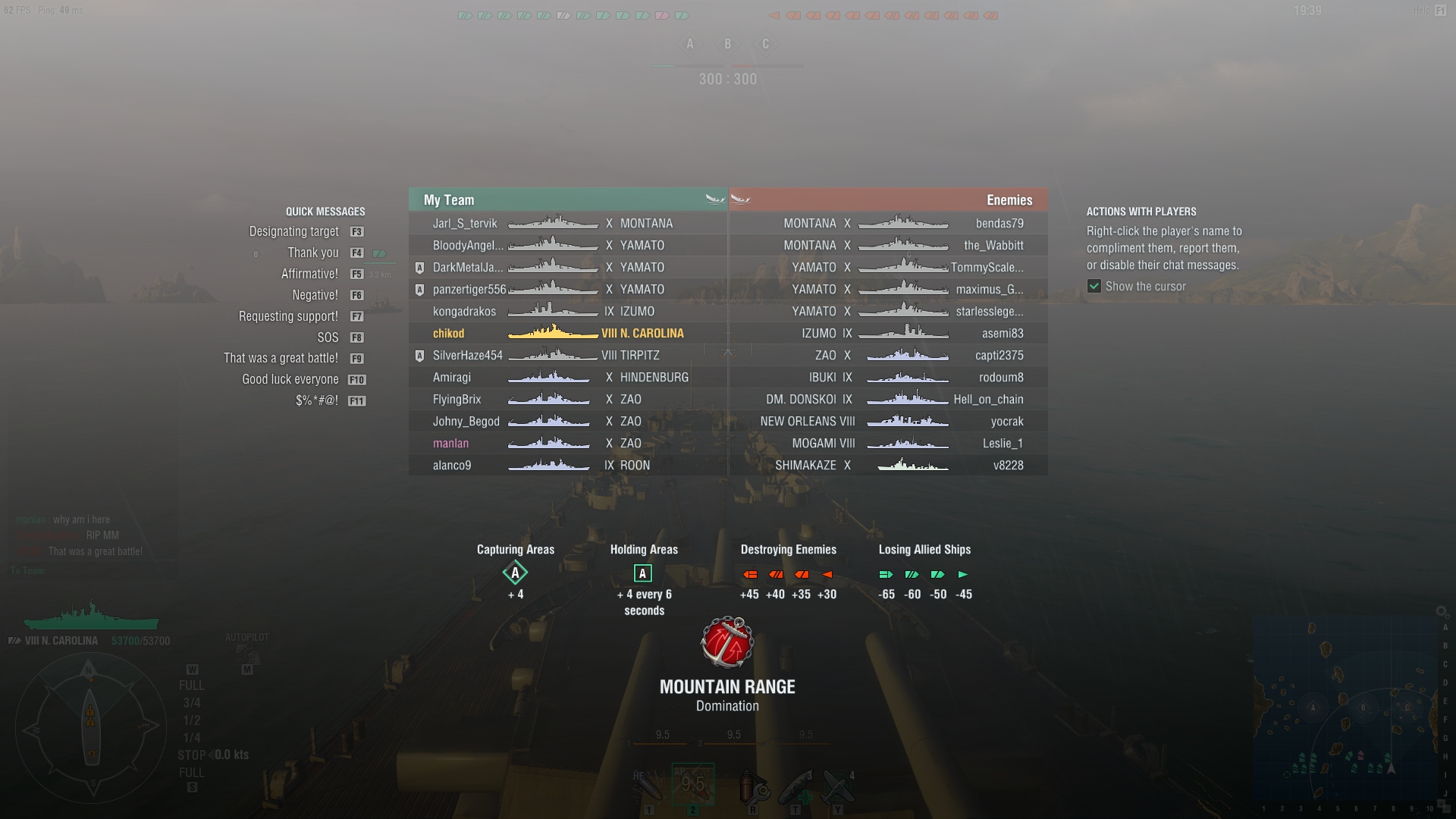Send the 'Designating target' quick message
This screenshot has height=819, width=1456.
tap(294, 232)
